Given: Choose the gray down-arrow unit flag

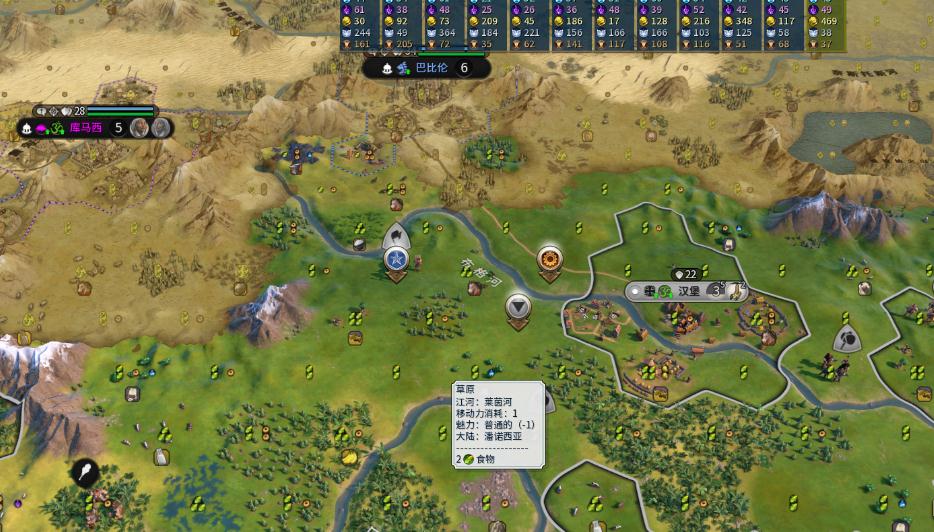Looking at the screenshot, I should click(518, 306).
